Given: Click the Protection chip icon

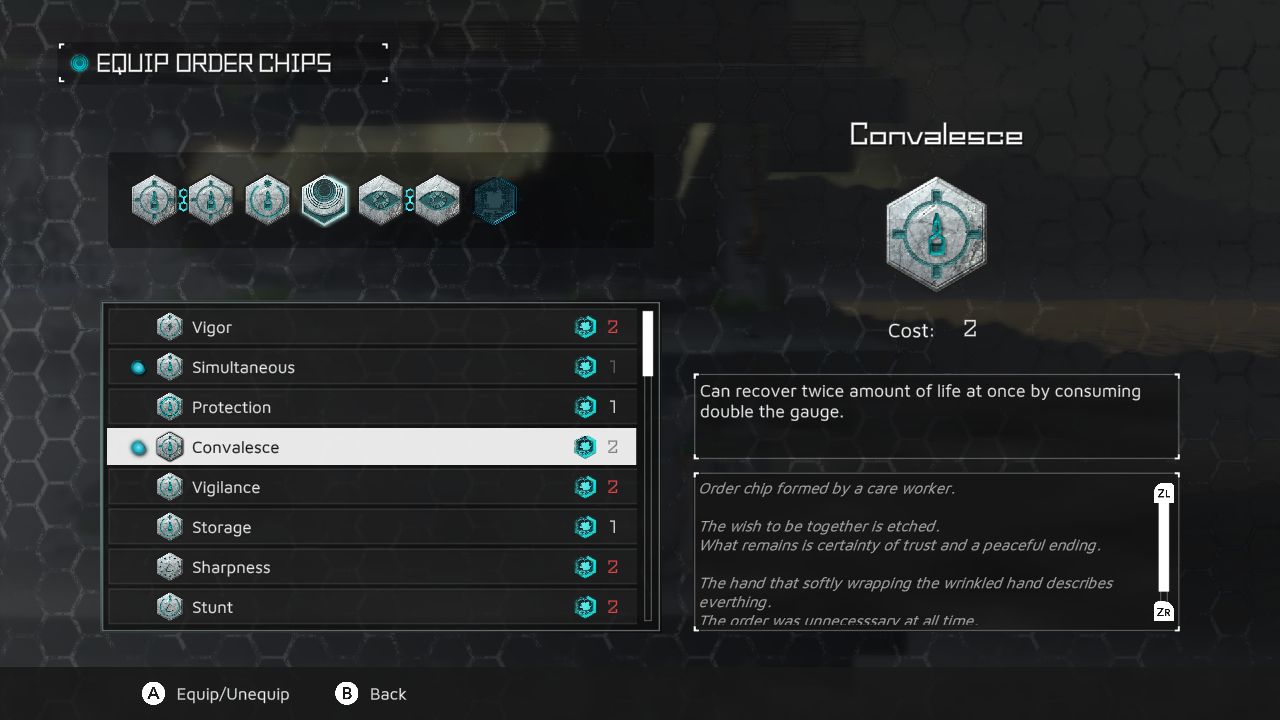Looking at the screenshot, I should click(x=169, y=407).
